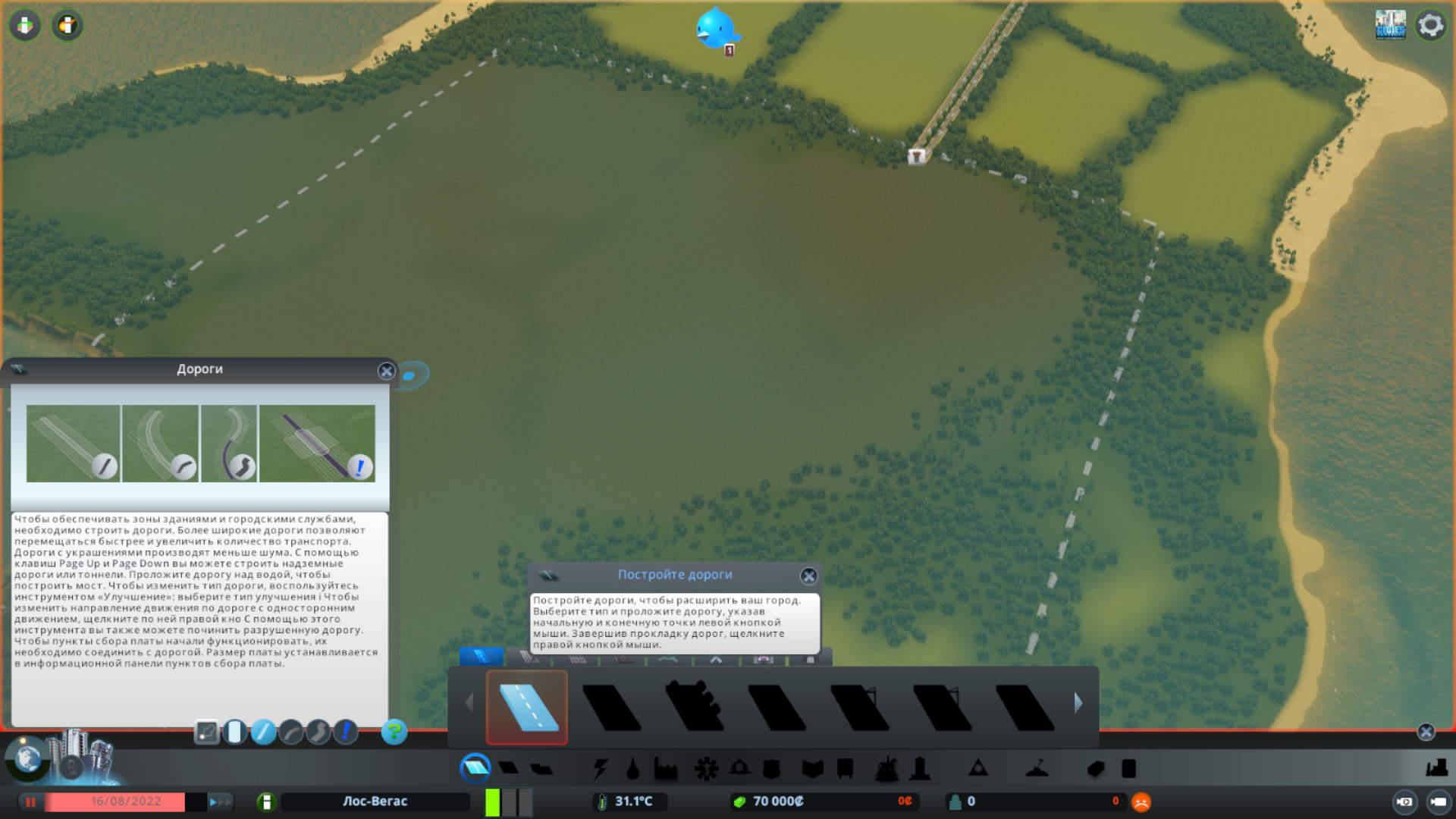Open the bulldozer demolish tool
1456x819 pixels.
(1436, 768)
